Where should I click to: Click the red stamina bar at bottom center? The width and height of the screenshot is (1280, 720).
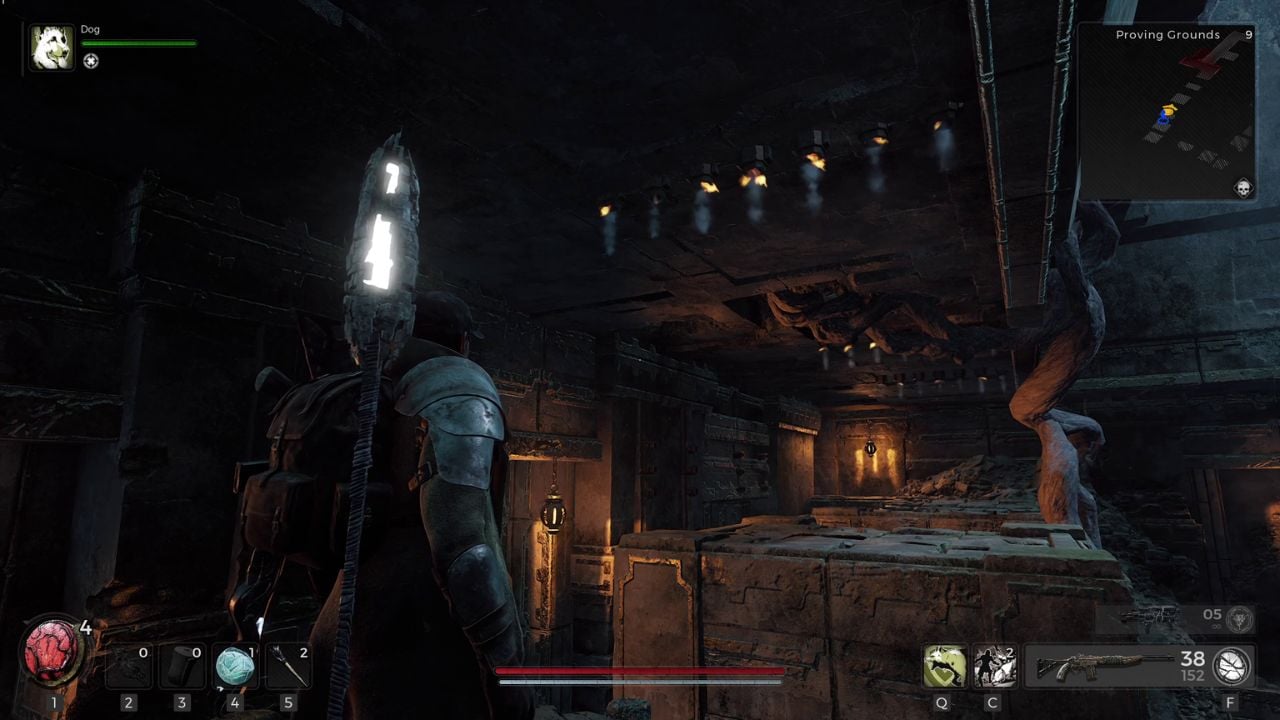(x=640, y=671)
